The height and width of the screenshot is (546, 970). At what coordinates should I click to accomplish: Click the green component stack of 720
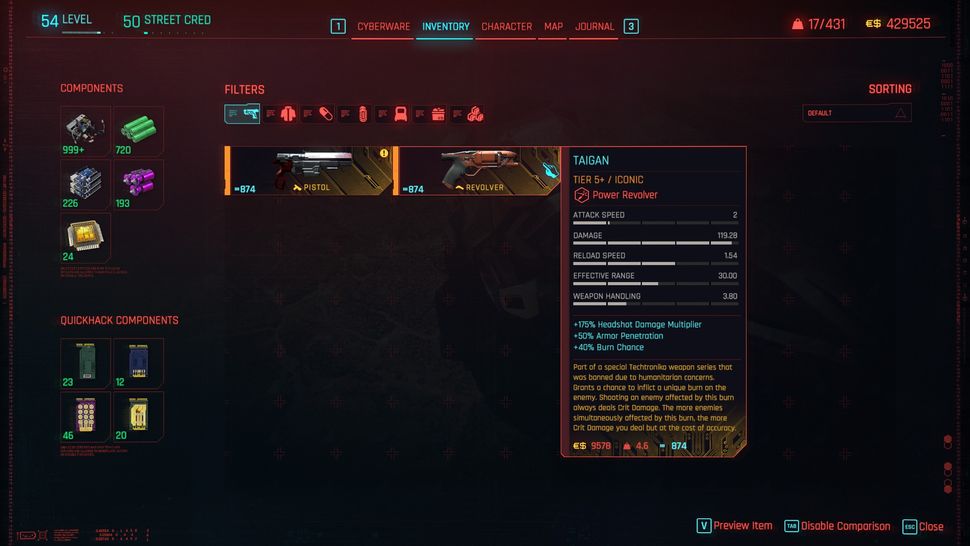138,130
